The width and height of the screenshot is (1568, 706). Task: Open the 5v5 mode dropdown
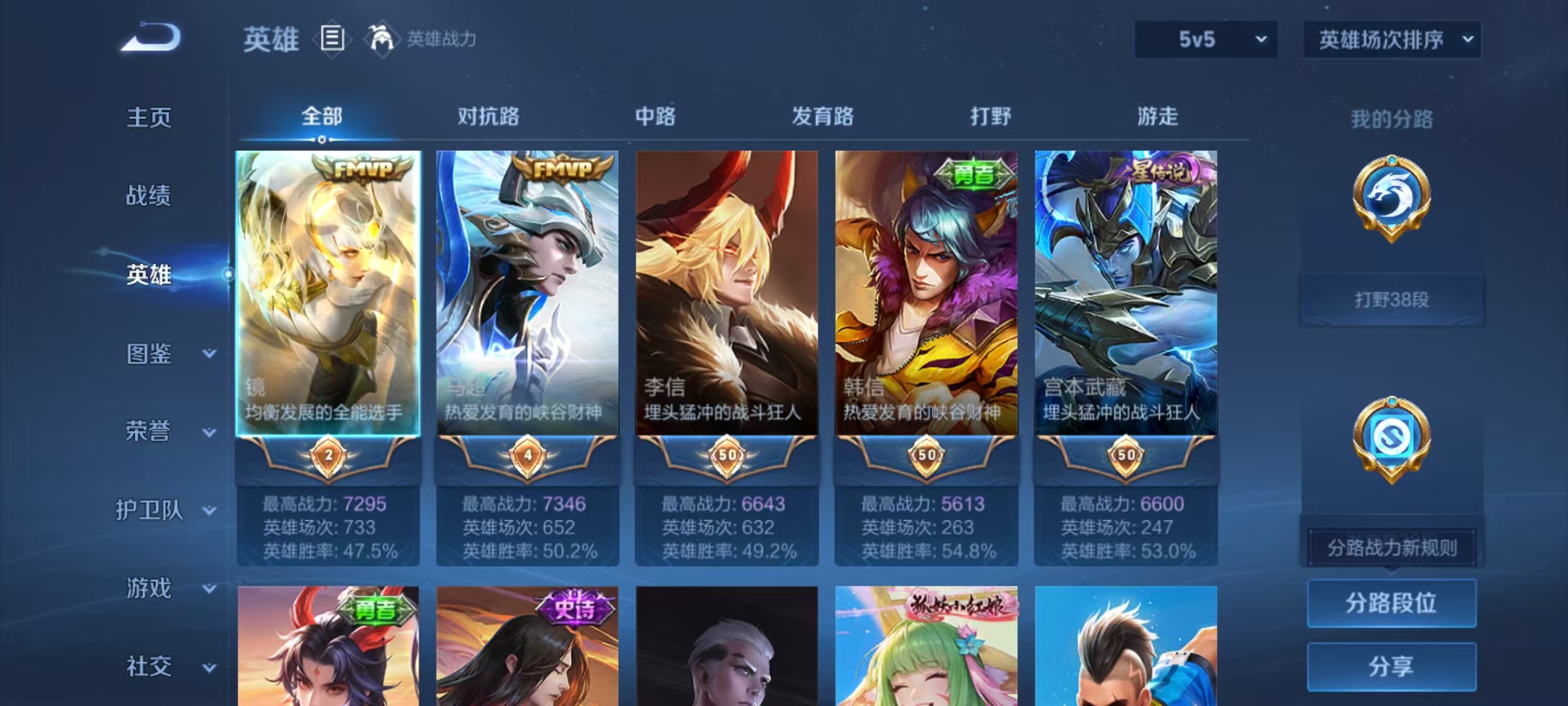[x=1205, y=39]
